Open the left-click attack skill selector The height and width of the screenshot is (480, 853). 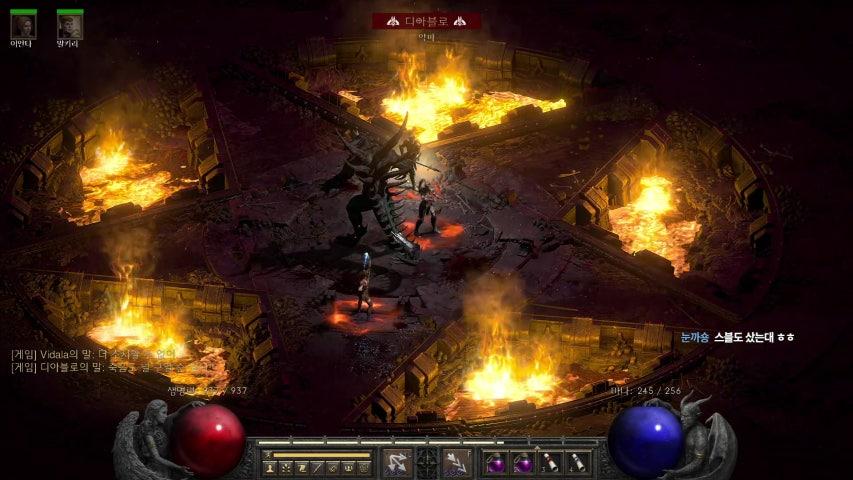[397, 462]
